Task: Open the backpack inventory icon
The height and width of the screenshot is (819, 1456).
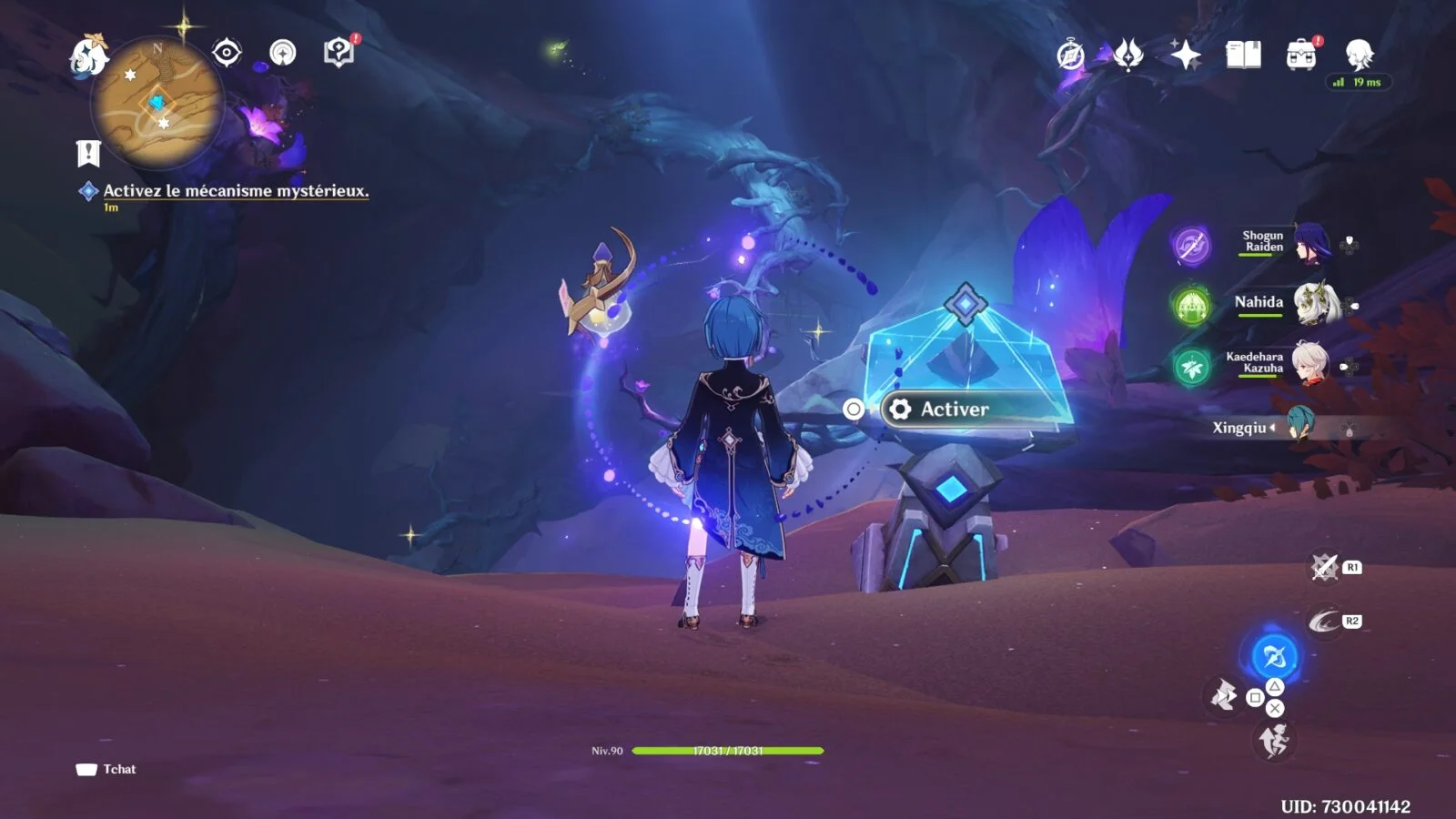Action: (x=1301, y=56)
